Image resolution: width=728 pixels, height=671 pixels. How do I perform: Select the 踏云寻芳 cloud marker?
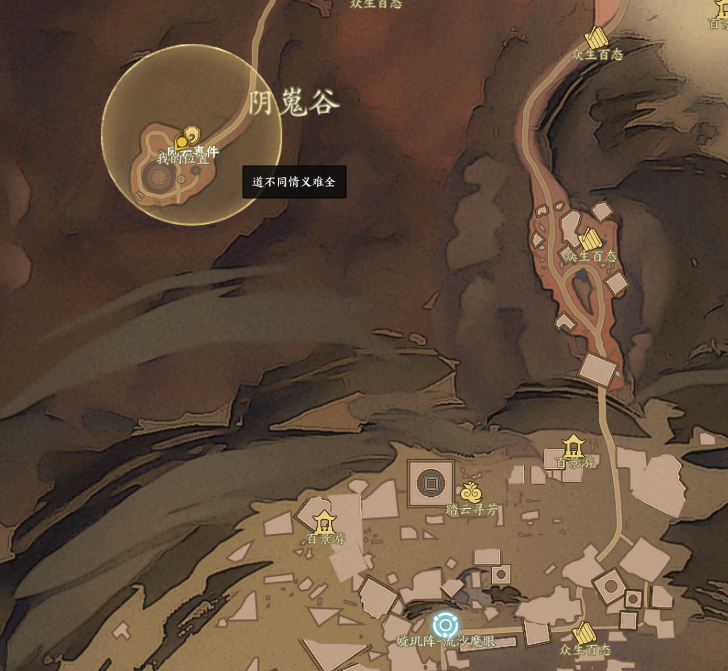coord(471,492)
